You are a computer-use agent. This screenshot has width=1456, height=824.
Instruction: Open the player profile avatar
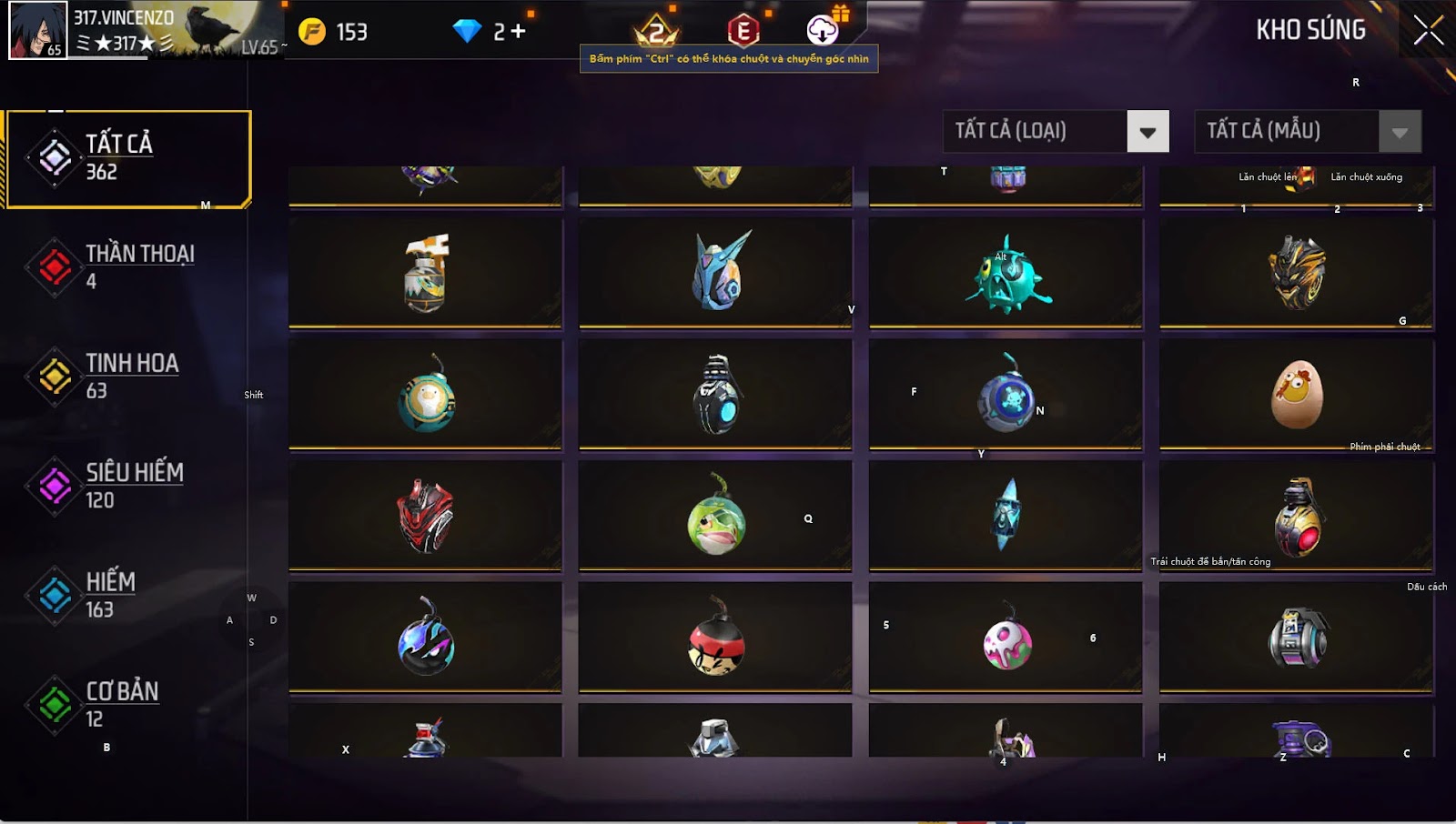click(37, 30)
